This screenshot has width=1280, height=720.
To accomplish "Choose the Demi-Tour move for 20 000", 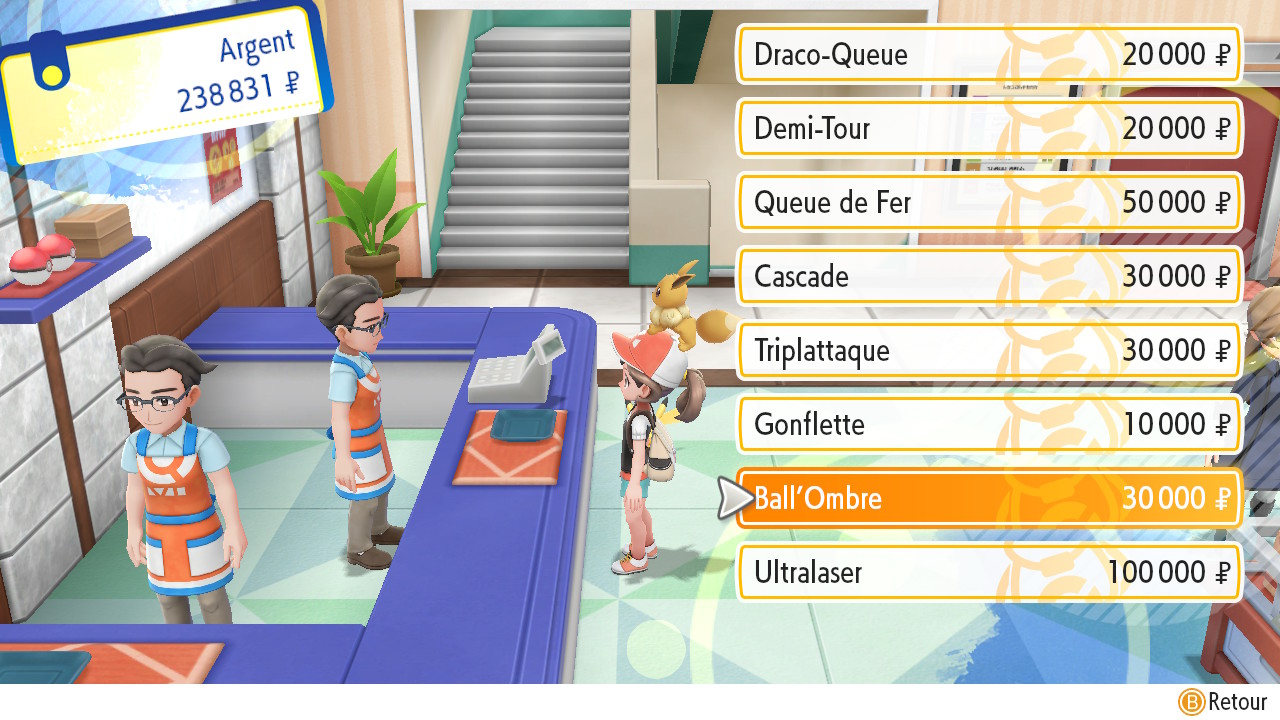I will coord(988,129).
